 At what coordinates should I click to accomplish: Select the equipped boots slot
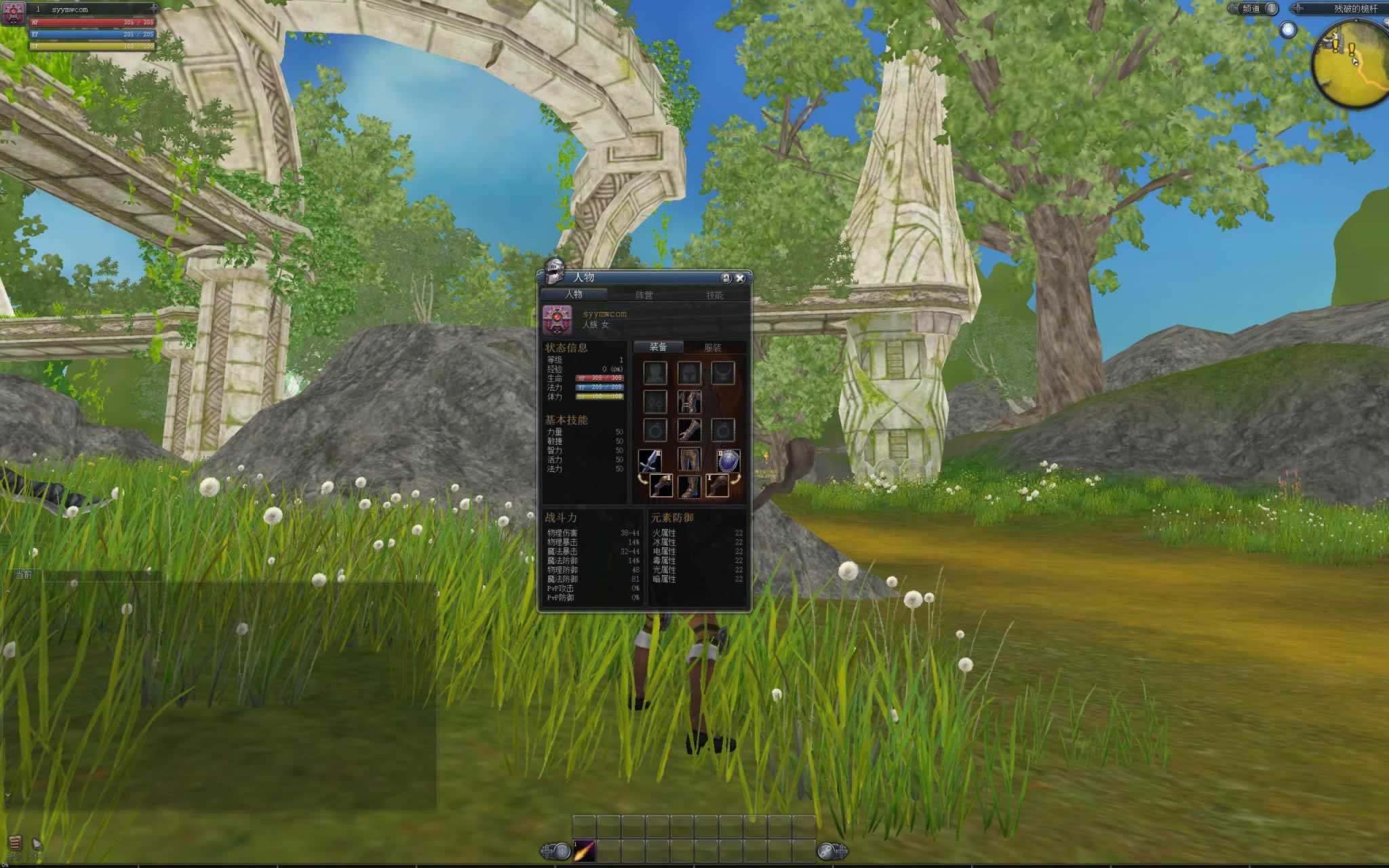[x=688, y=486]
